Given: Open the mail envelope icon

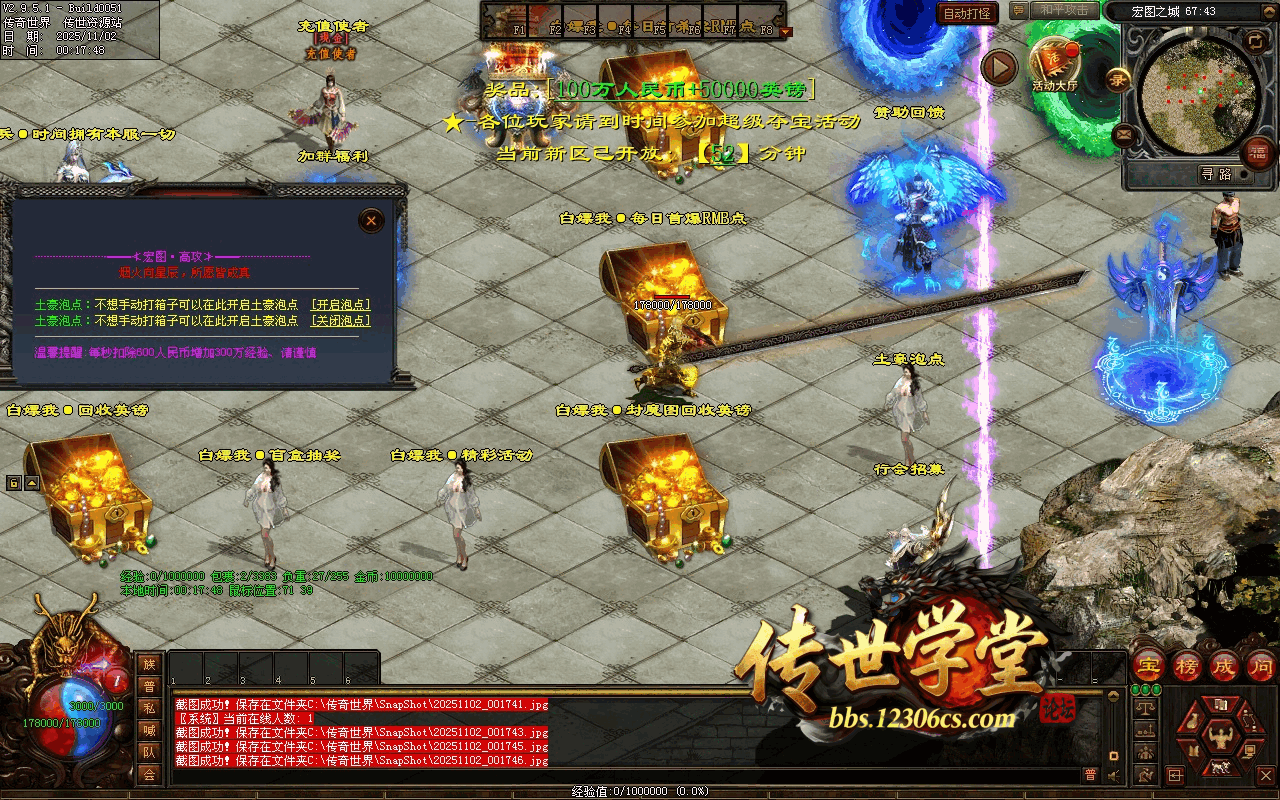Looking at the screenshot, I should (1124, 133).
